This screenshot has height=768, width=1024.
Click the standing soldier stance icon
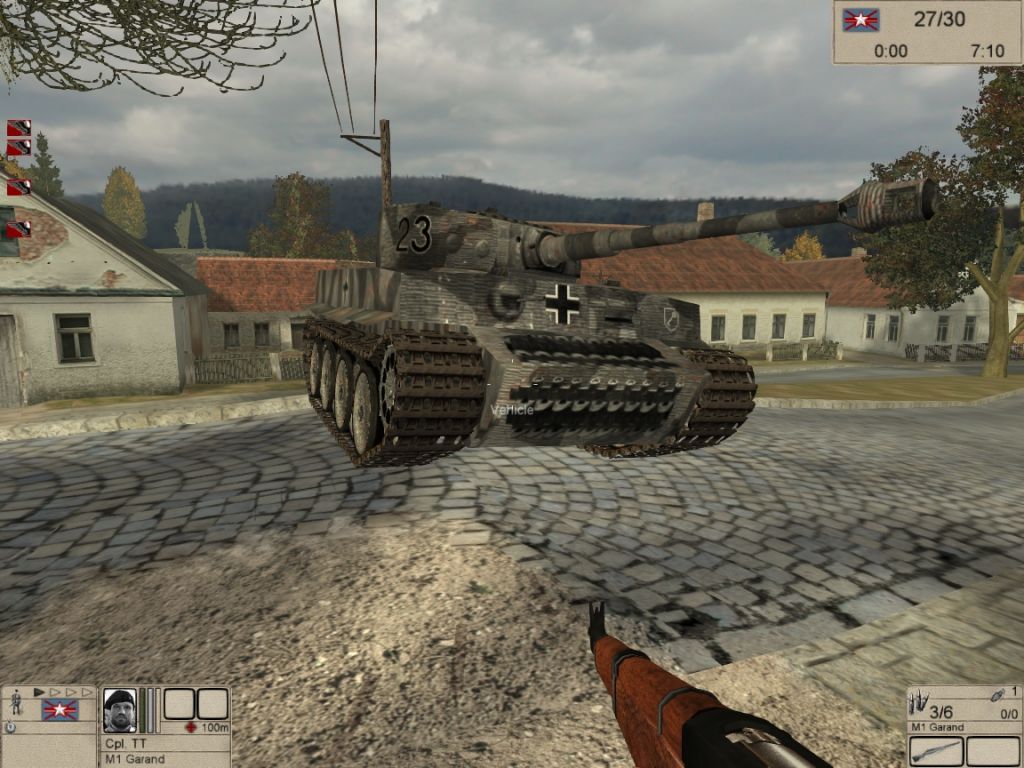[x=15, y=705]
